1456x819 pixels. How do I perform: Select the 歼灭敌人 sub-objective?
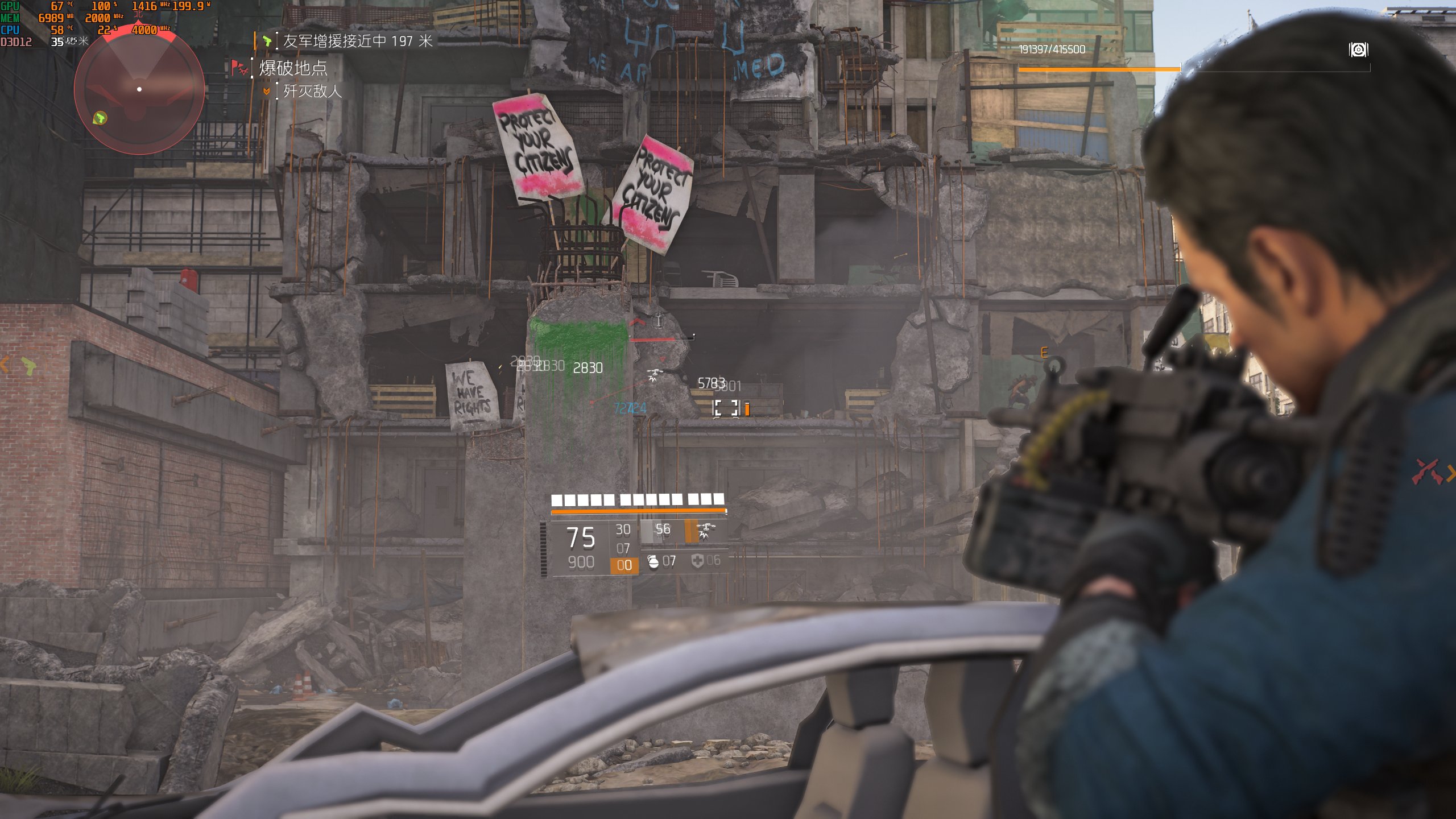[312, 91]
